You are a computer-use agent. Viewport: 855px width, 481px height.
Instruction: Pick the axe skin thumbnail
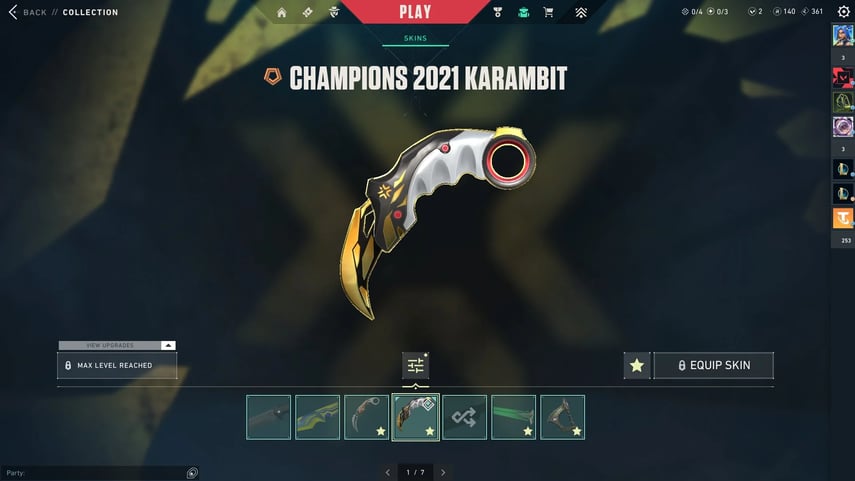click(x=562, y=417)
